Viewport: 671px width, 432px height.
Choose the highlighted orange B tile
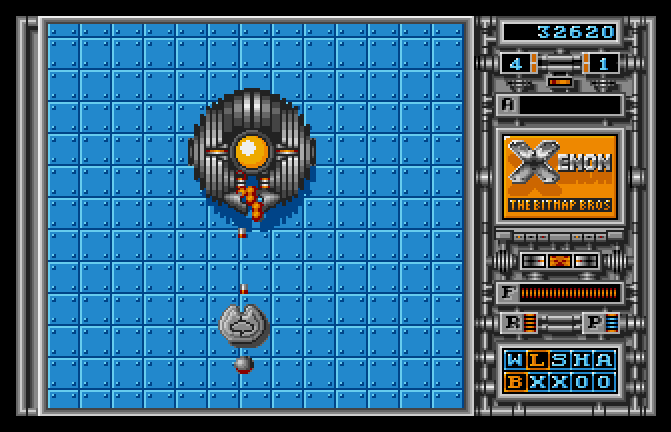[x=515, y=381]
